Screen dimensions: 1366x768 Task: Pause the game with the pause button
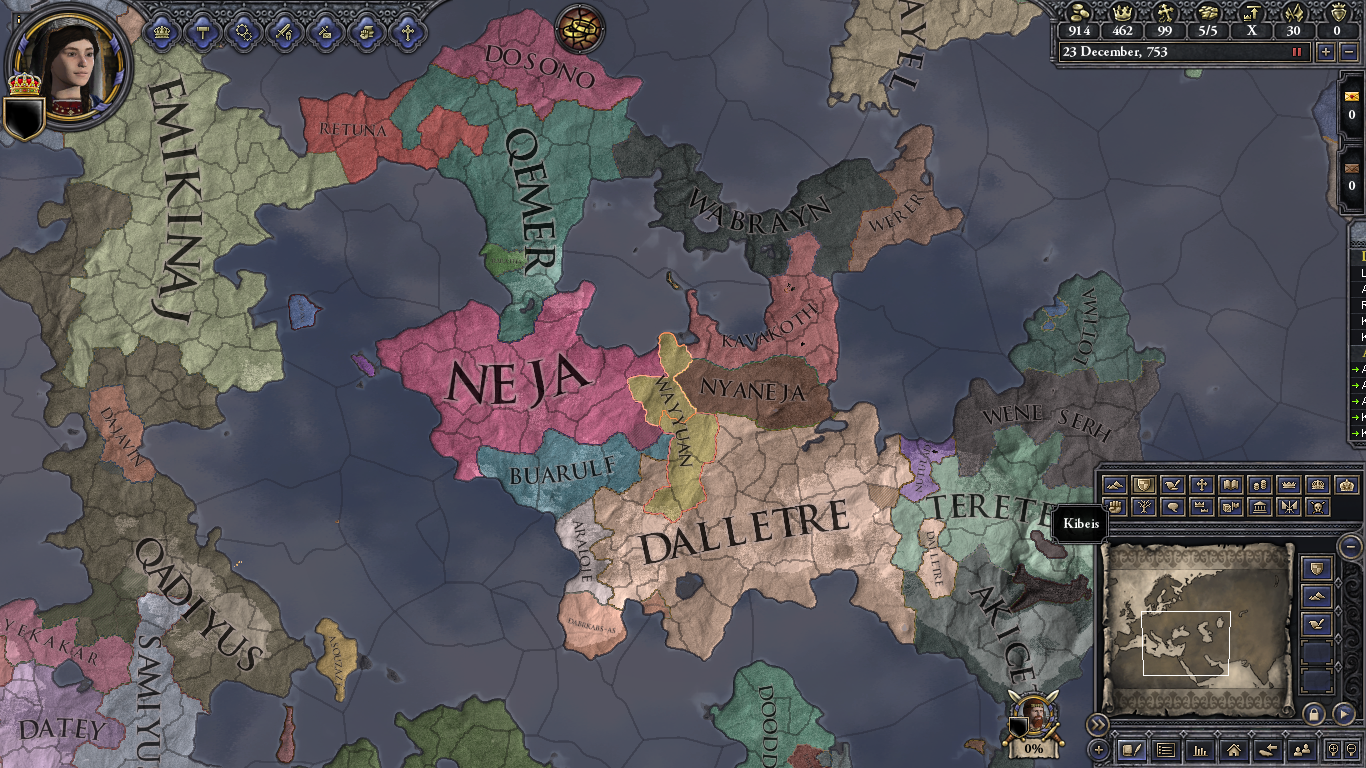pos(1298,52)
